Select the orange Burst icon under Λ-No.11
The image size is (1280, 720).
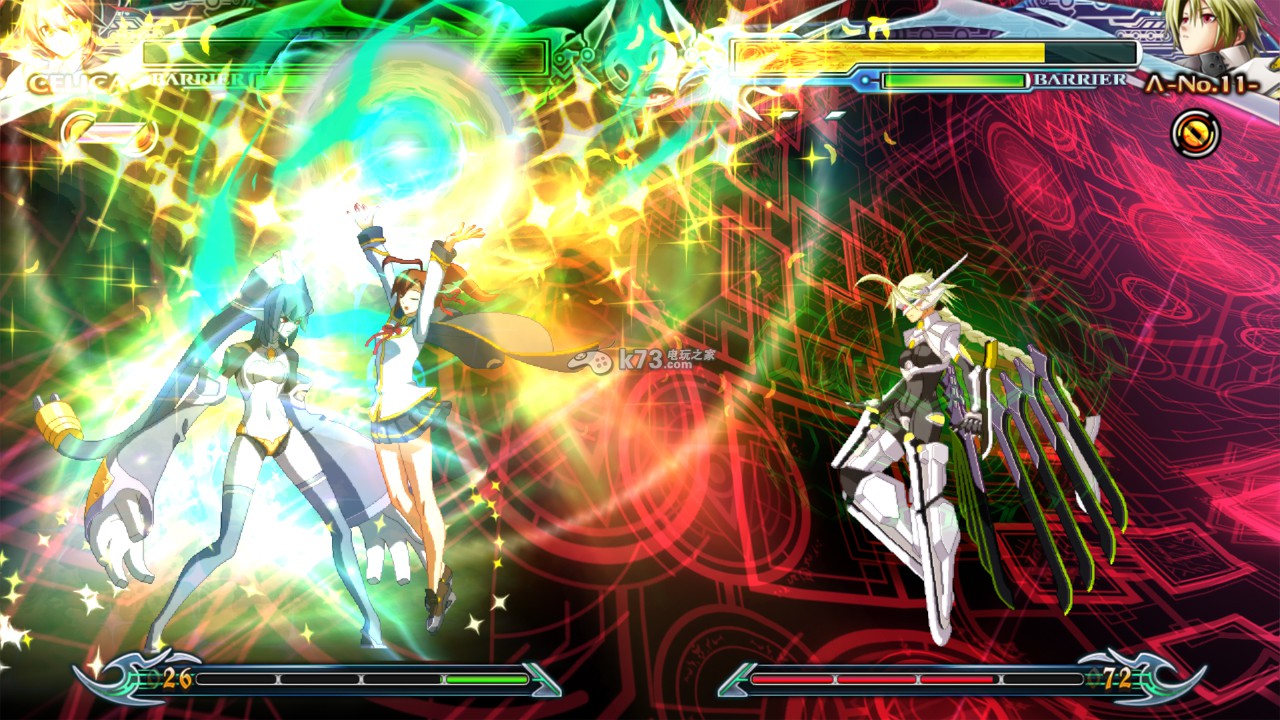tap(1195, 132)
